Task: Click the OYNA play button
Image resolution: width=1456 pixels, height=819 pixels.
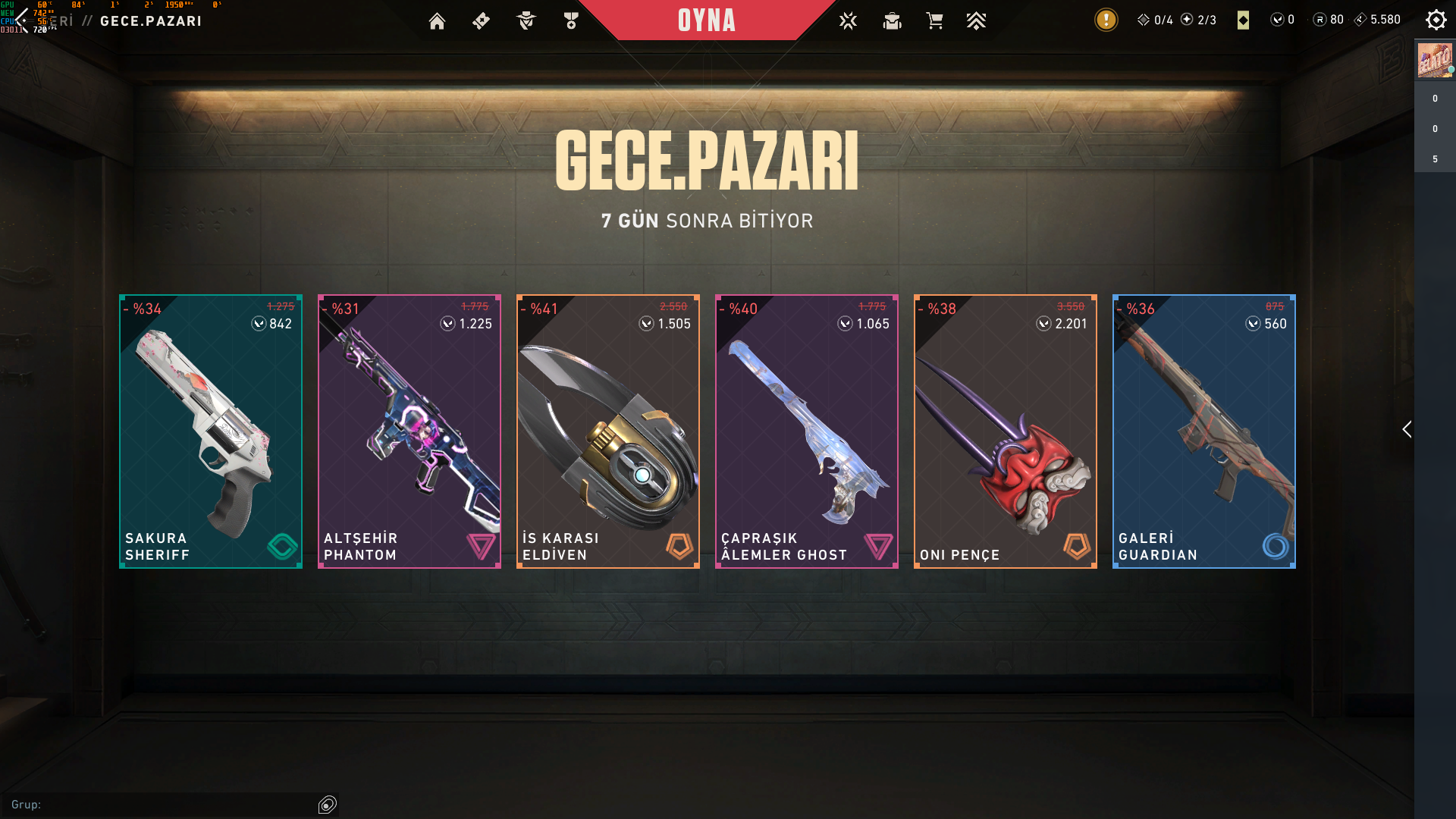Action: 706,20
